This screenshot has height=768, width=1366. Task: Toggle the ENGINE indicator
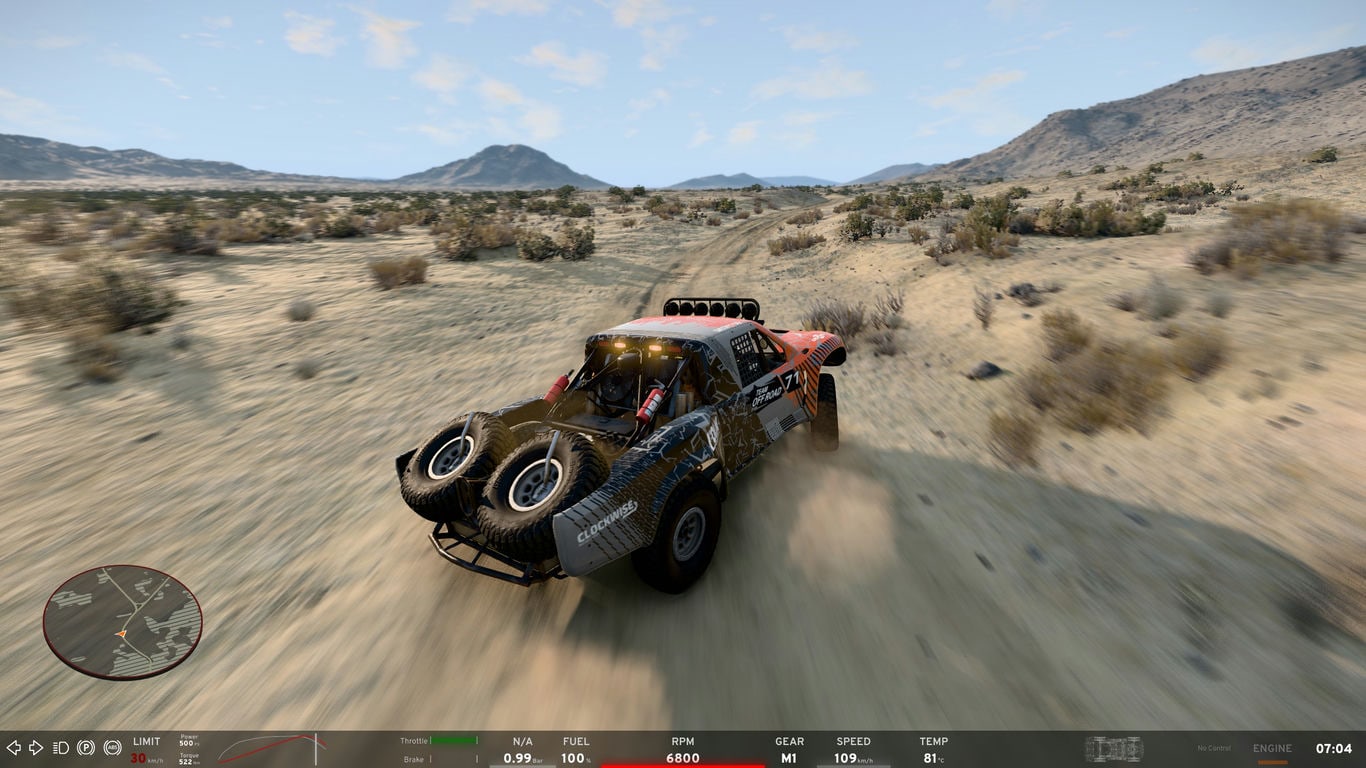pos(1272,749)
